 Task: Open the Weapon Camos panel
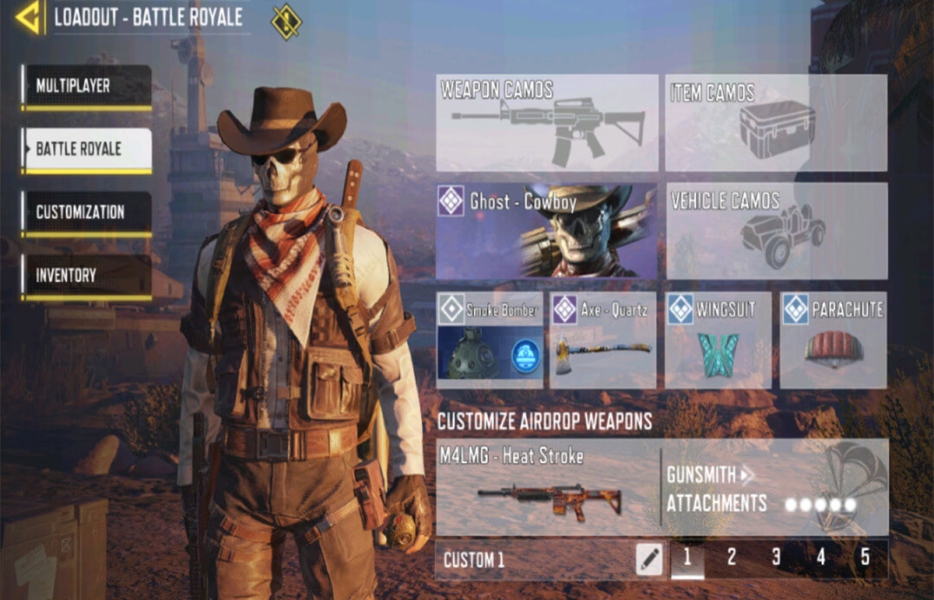[547, 123]
